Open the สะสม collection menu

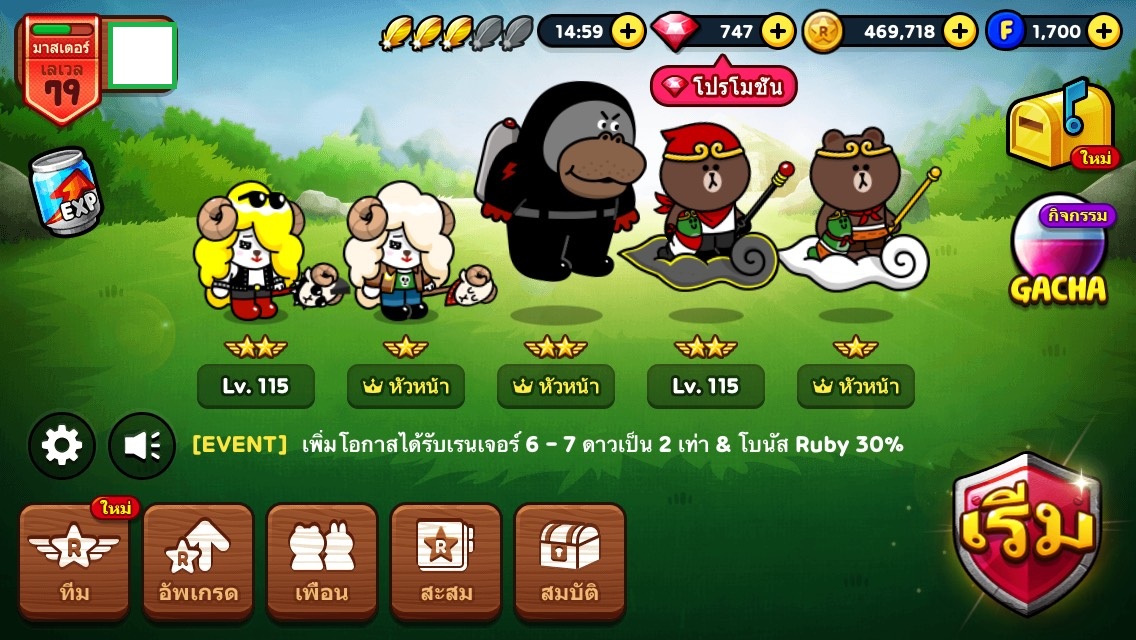click(446, 561)
